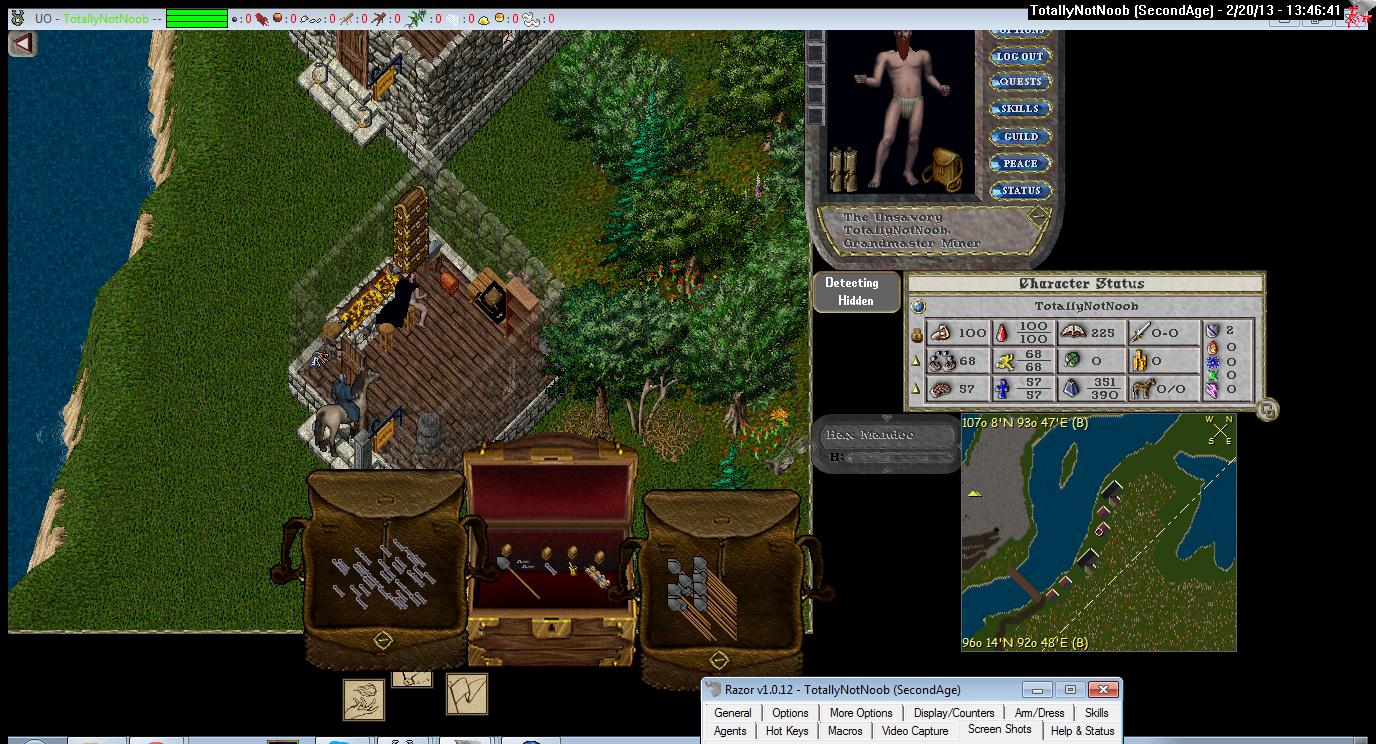1376x744 pixels.
Task: Click the flame-and-hand spell icon
Action: (364, 699)
